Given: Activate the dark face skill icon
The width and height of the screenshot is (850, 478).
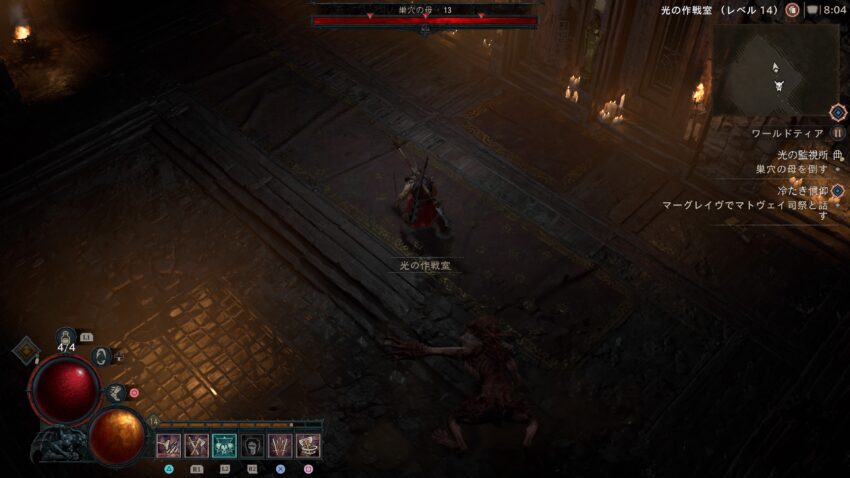Looking at the screenshot, I should 252,446.
